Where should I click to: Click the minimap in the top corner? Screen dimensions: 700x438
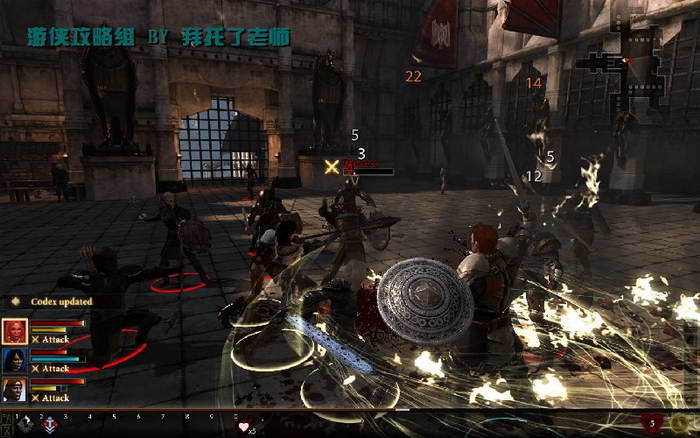[622, 65]
